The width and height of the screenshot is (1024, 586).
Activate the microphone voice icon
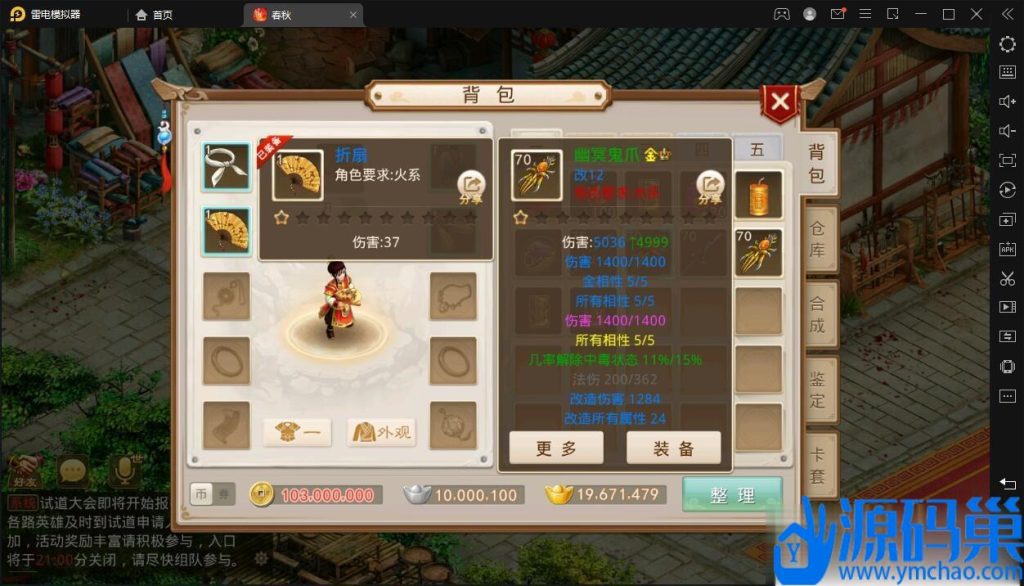[125, 471]
